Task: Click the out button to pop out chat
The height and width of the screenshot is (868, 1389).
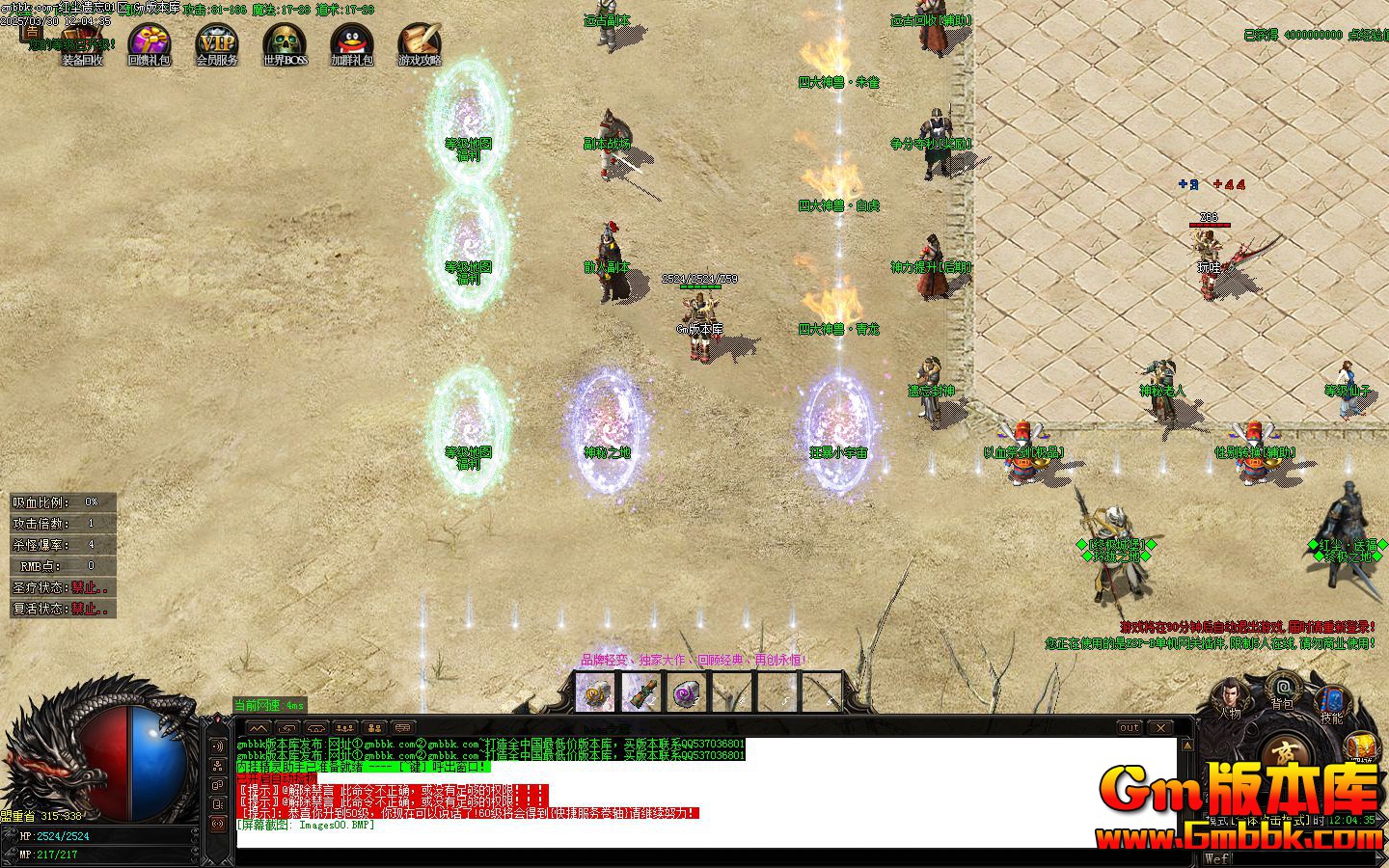Action: point(1129,727)
